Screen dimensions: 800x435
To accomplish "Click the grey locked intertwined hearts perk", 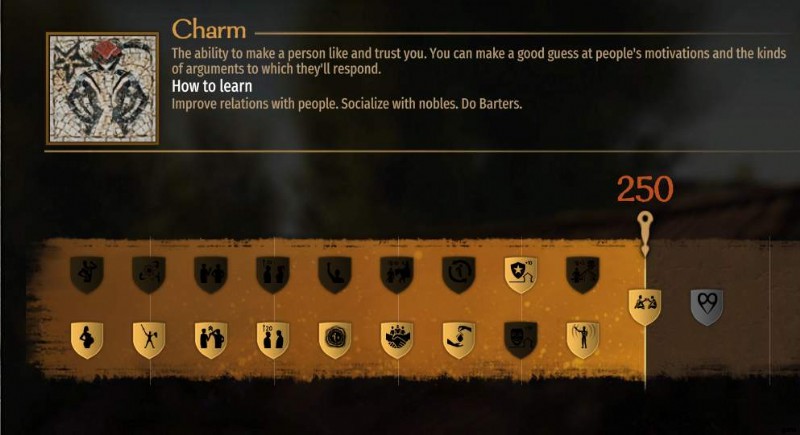I will click(707, 306).
